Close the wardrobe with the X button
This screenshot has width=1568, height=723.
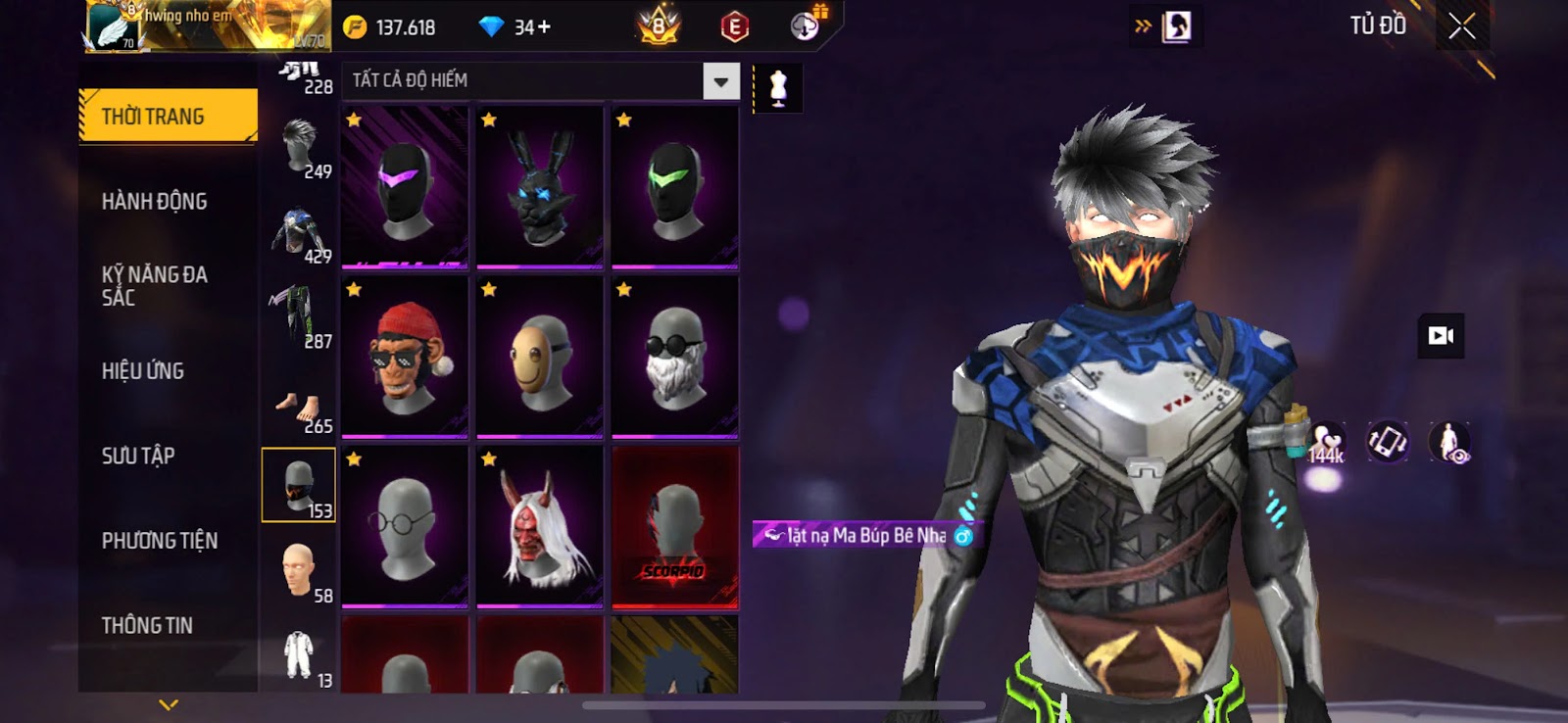tap(1461, 26)
